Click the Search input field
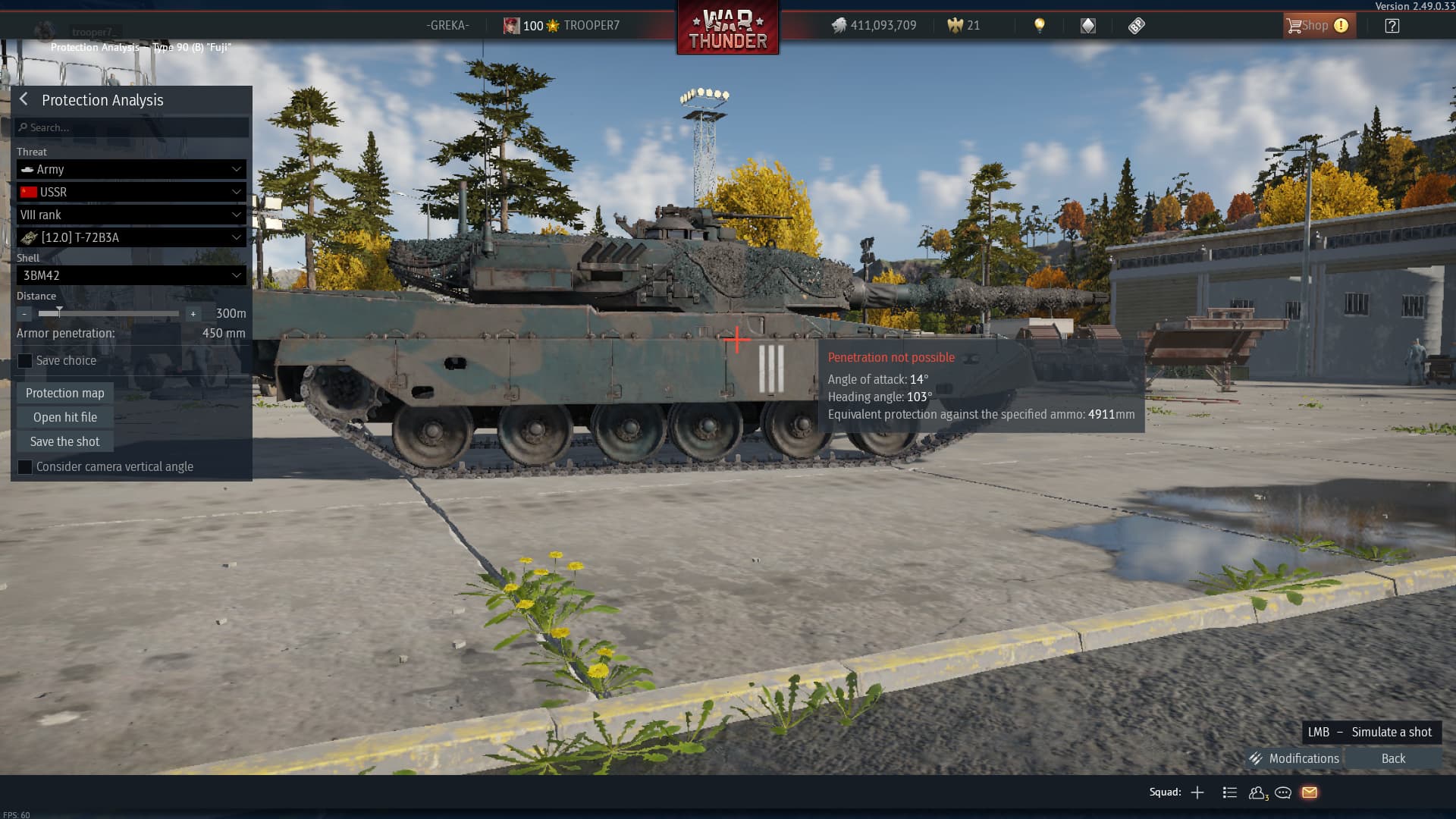This screenshot has width=1456, height=819. point(133,127)
